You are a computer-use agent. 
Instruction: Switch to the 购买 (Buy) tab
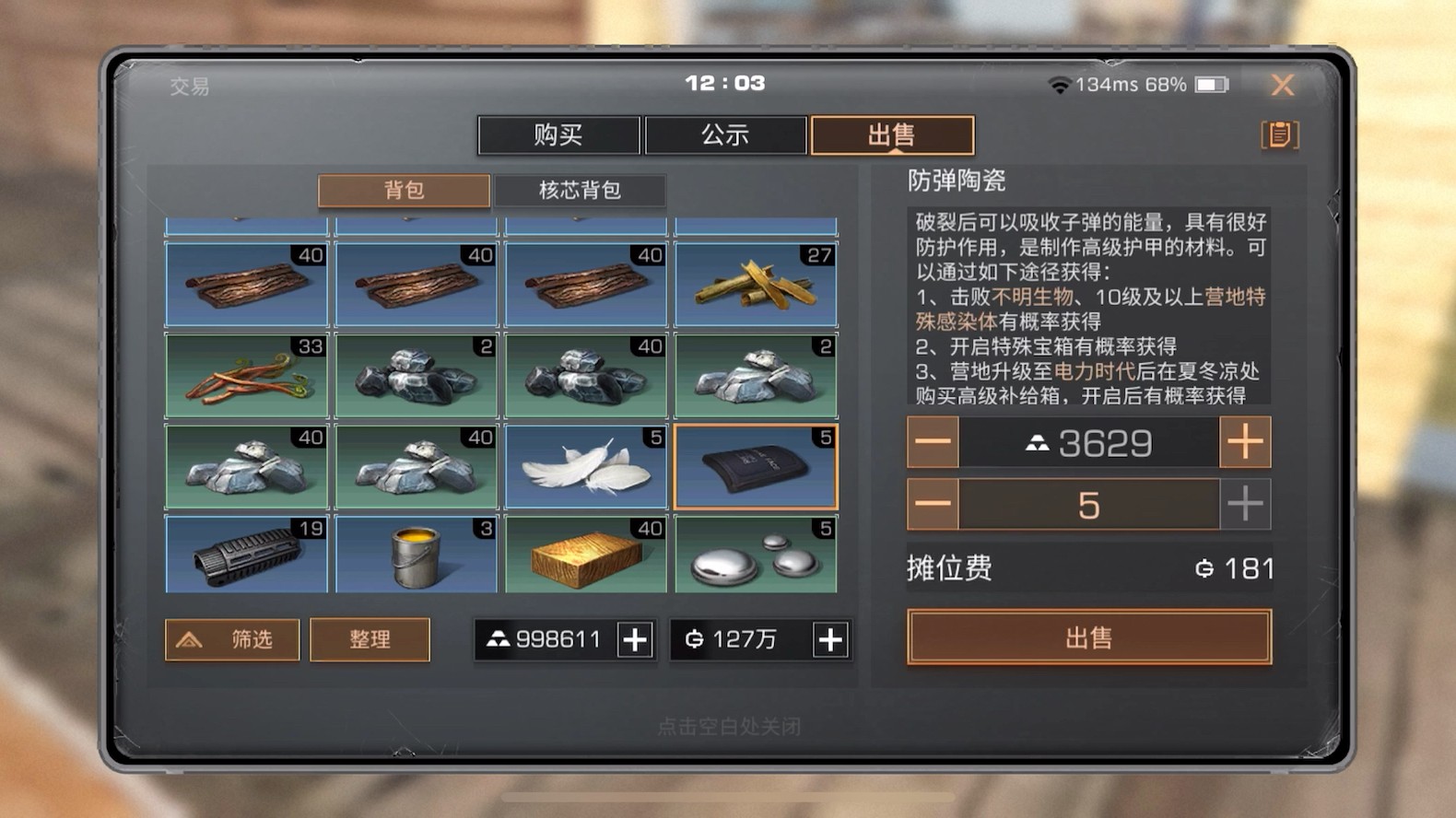(559, 134)
